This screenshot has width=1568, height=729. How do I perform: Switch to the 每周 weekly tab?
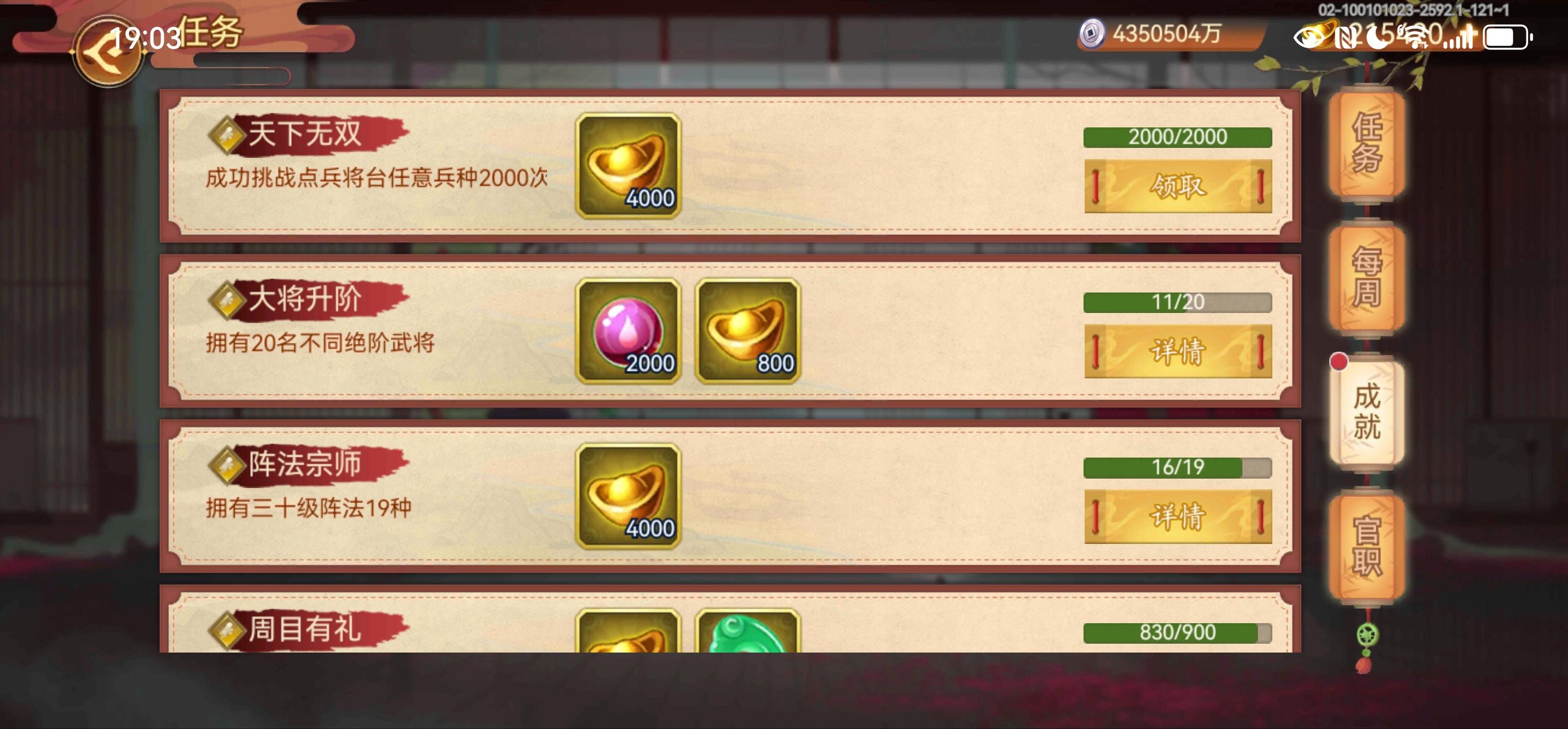(1368, 278)
